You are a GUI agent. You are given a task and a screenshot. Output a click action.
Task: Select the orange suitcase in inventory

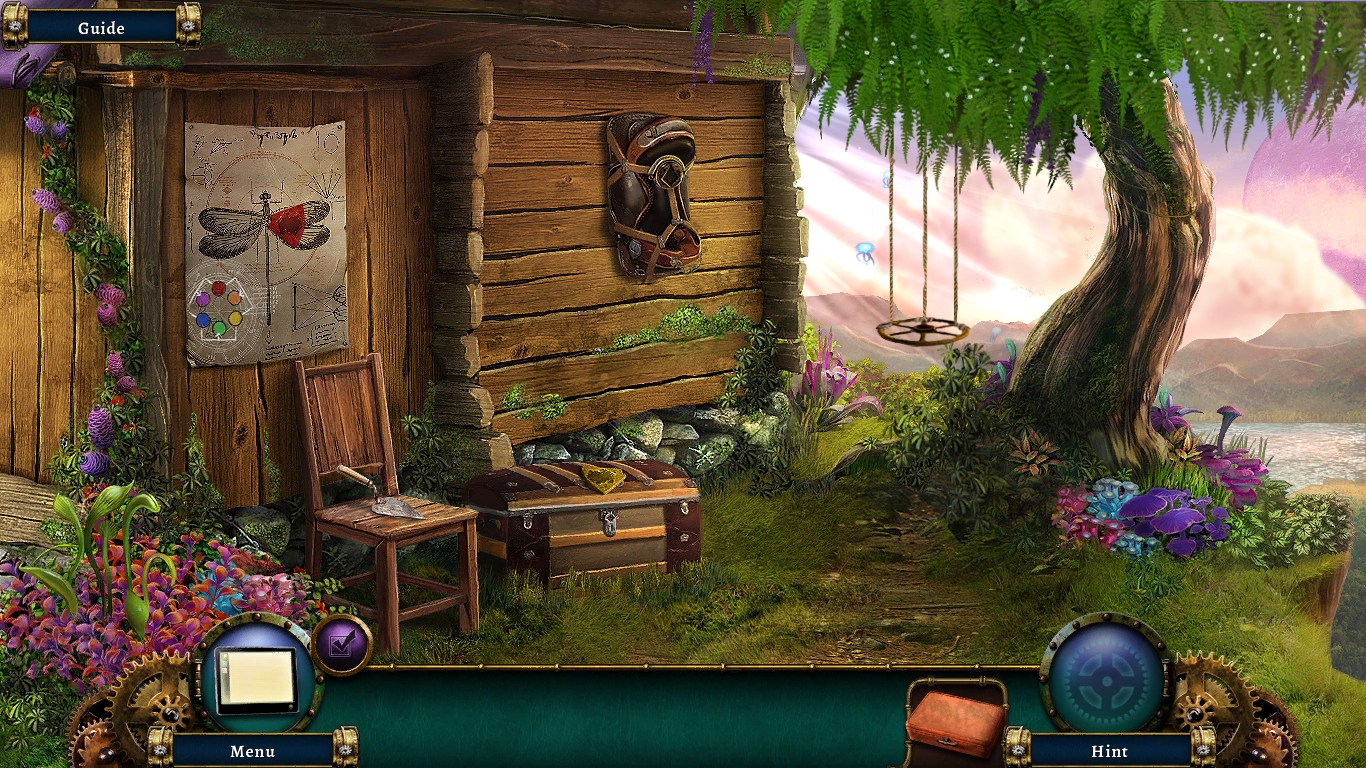(955, 722)
